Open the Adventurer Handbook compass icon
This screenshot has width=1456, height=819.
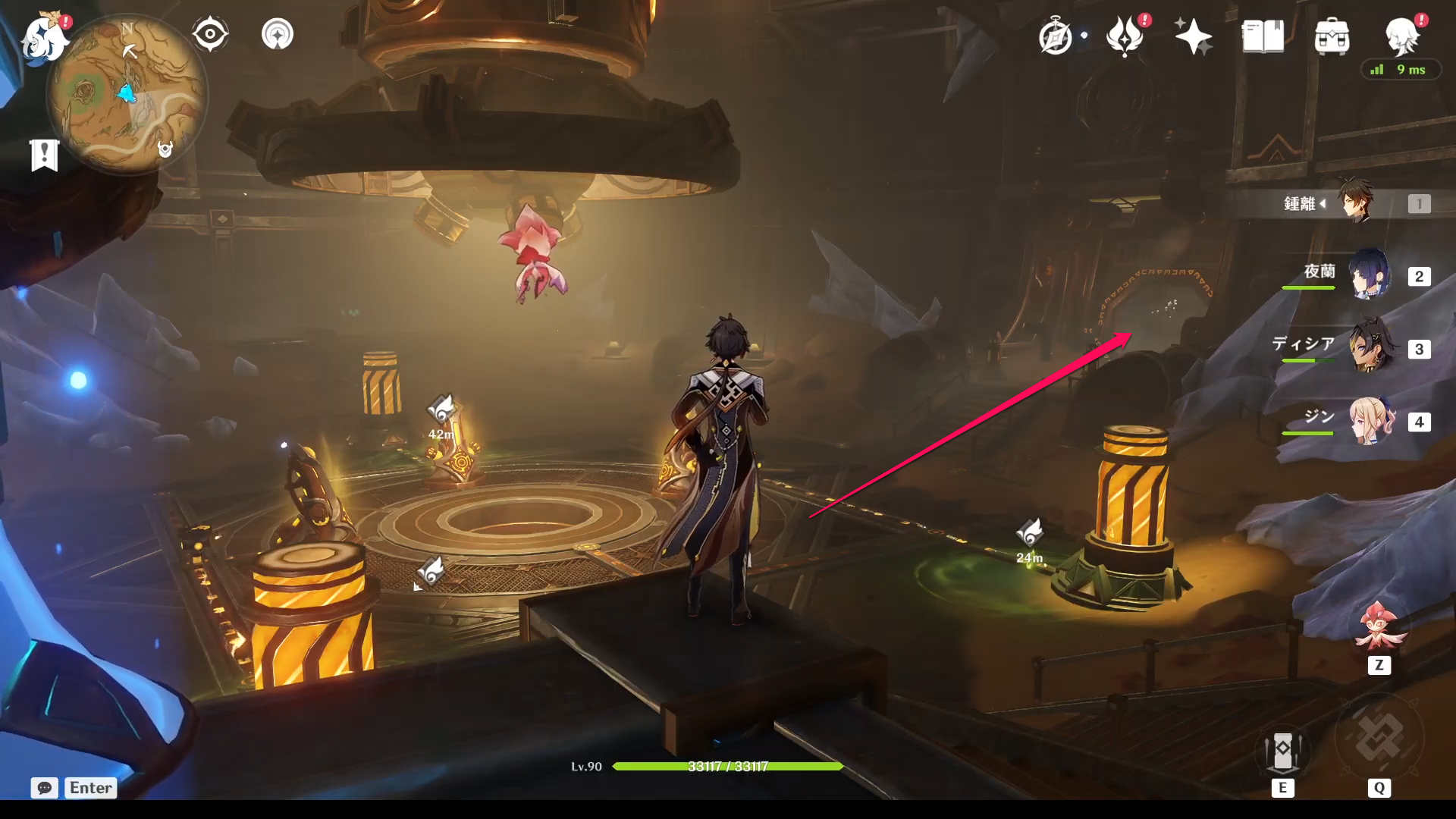(x=1056, y=36)
